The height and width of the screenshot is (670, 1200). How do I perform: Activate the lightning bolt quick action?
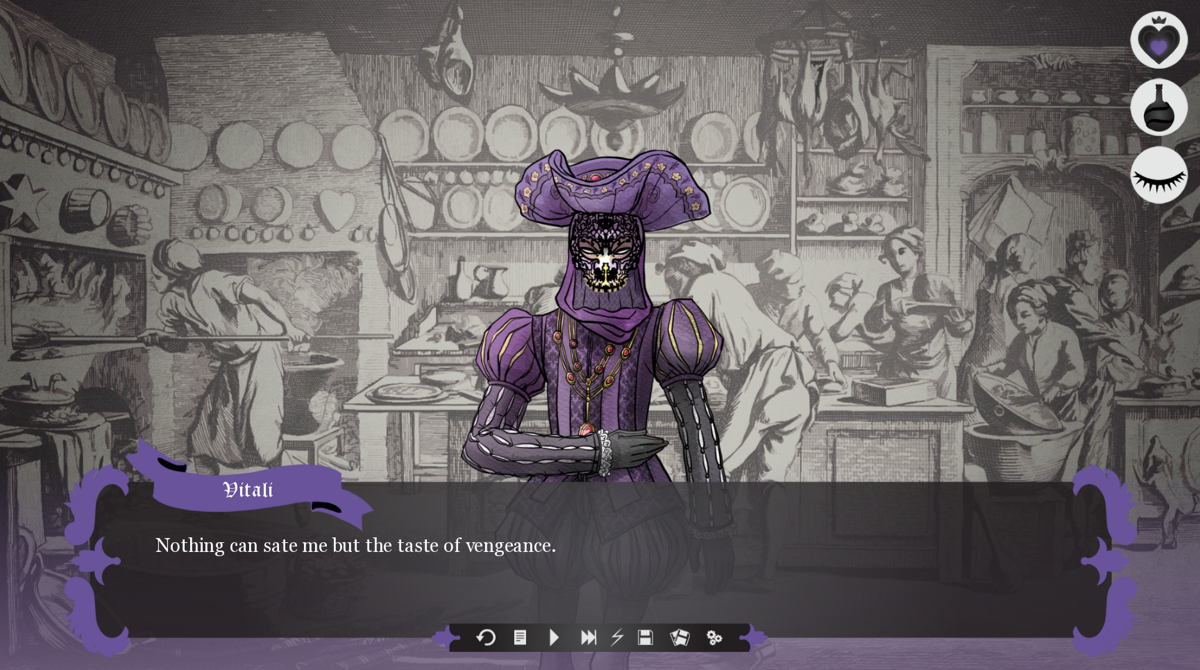point(617,637)
